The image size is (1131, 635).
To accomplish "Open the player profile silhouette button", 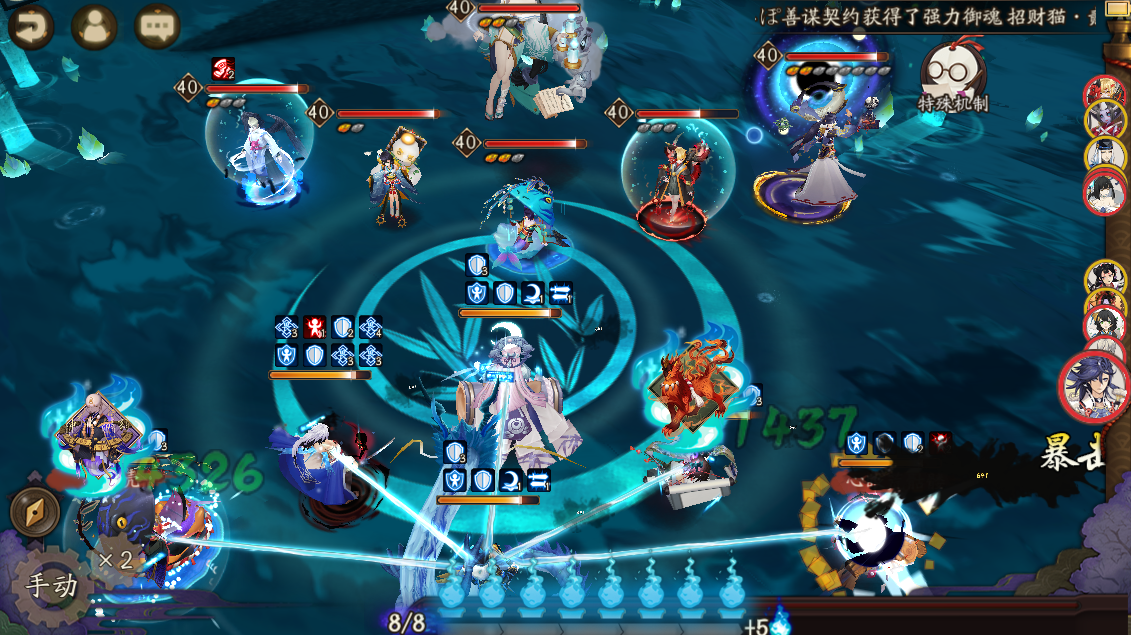I will click(94, 27).
